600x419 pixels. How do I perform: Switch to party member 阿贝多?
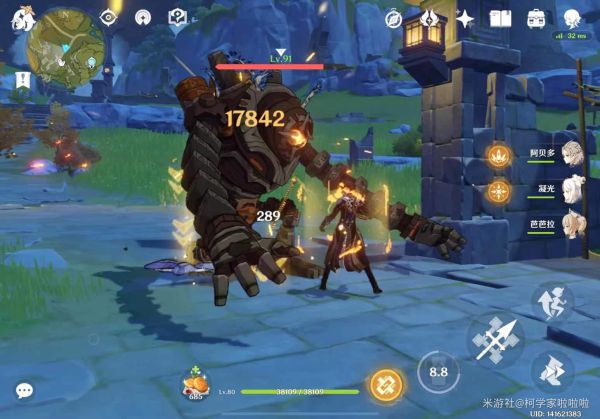pyautogui.click(x=572, y=154)
